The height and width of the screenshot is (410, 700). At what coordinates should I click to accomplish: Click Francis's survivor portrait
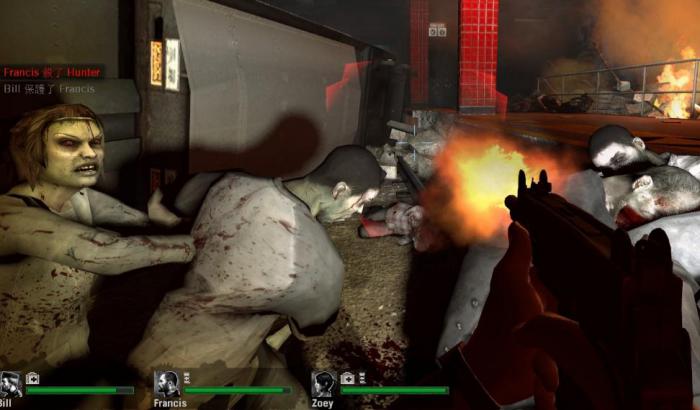click(166, 384)
